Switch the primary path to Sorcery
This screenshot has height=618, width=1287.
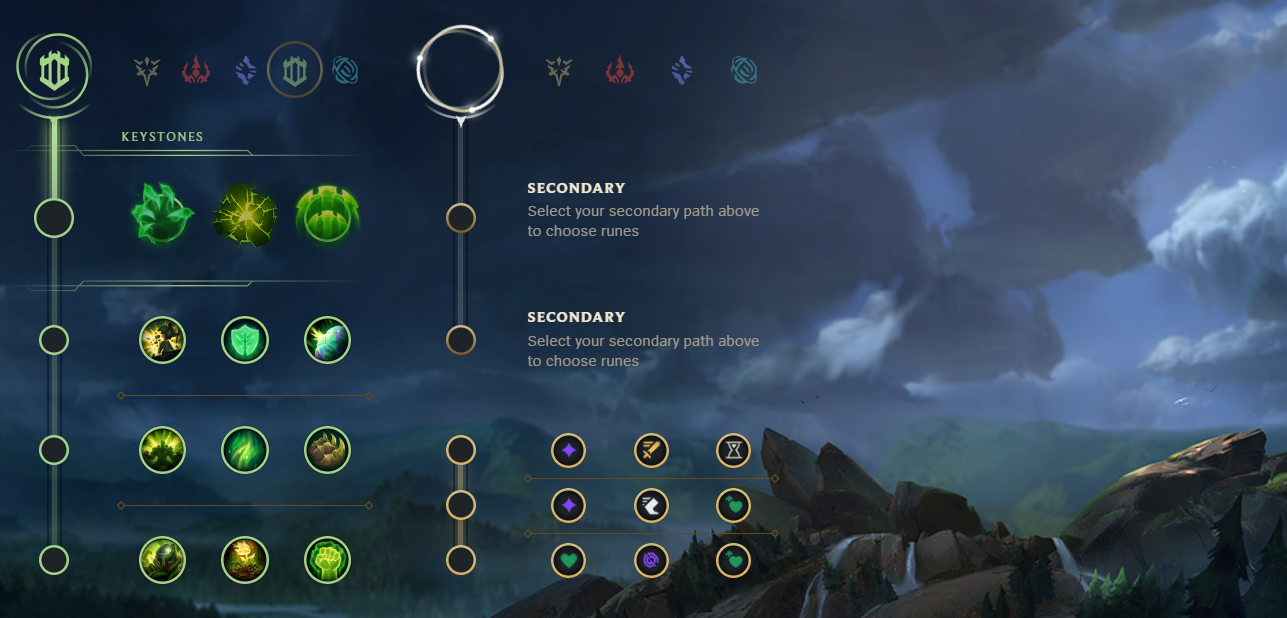246,71
